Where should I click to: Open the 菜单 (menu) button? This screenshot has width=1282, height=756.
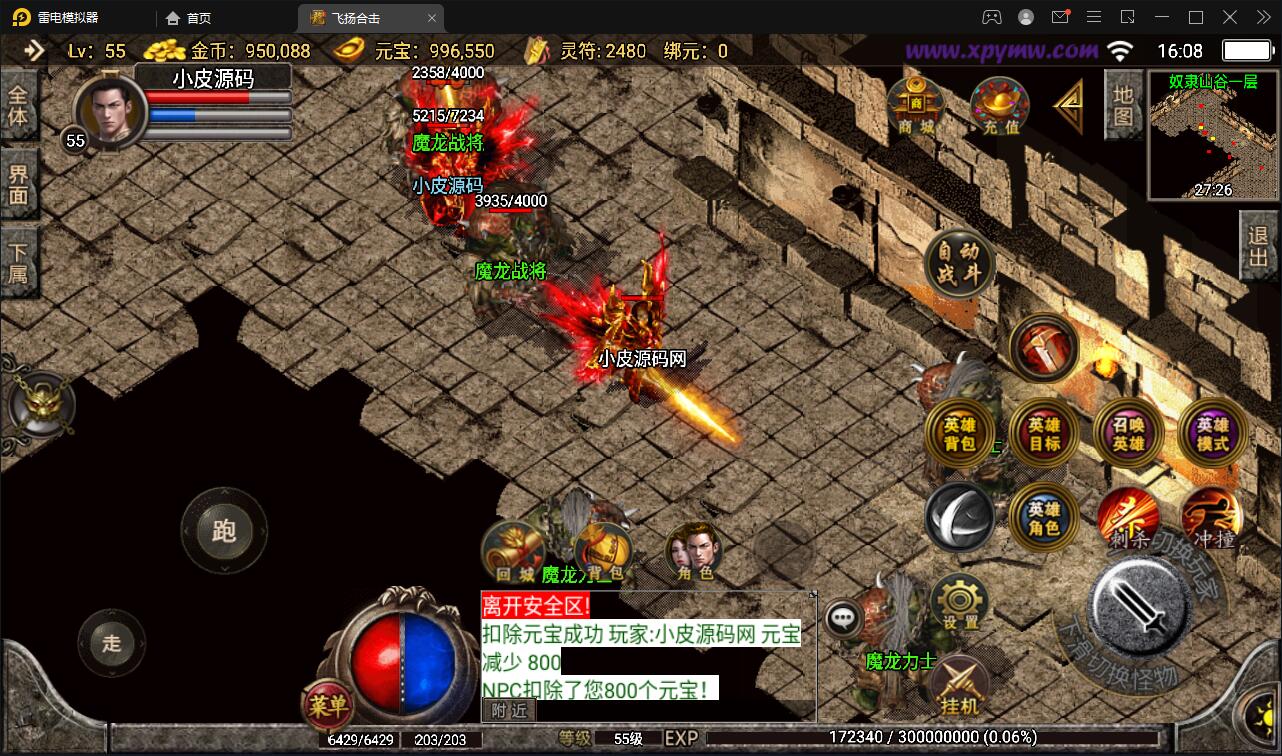tap(327, 705)
